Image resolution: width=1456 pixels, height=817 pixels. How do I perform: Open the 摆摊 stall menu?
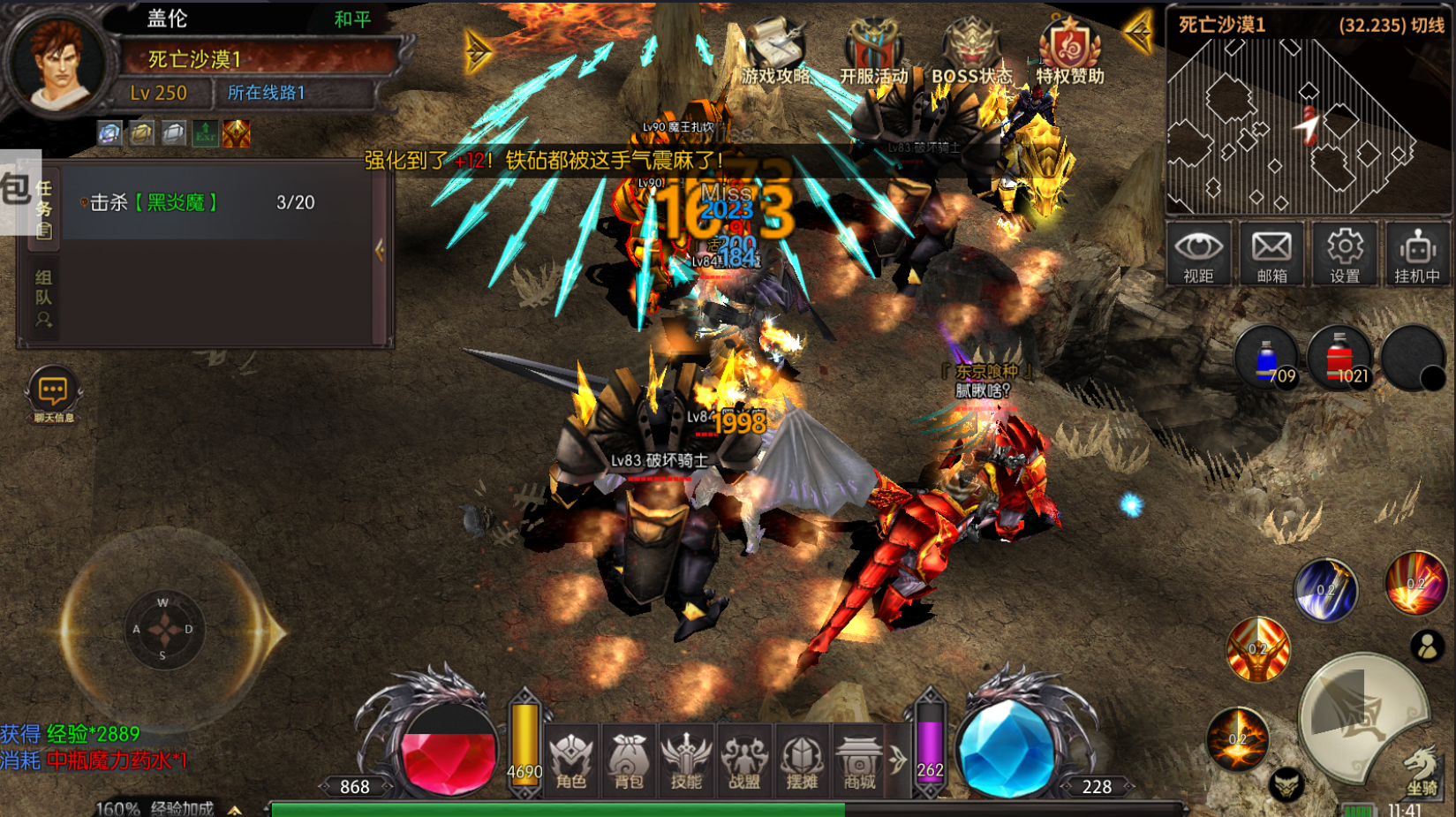[x=802, y=760]
